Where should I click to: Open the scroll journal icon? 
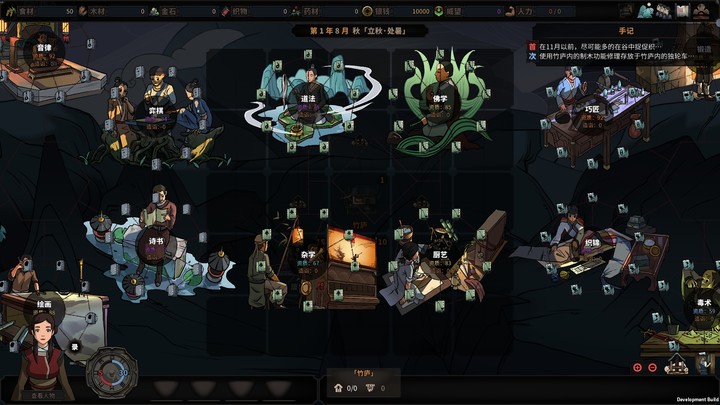coord(684,11)
